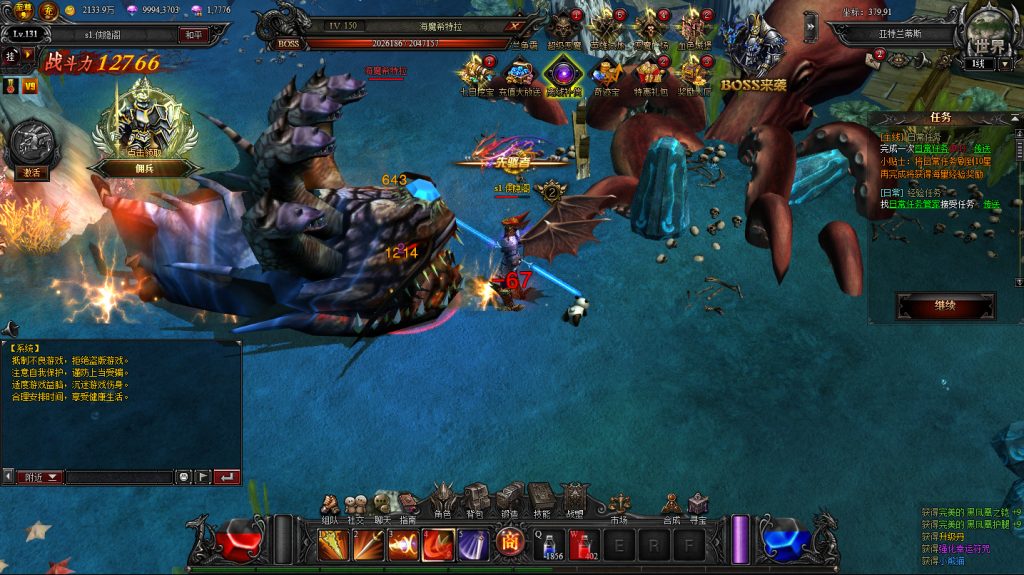1024x575 pixels.
Task: Open the mail envelope icon
Action: click(872, 59)
